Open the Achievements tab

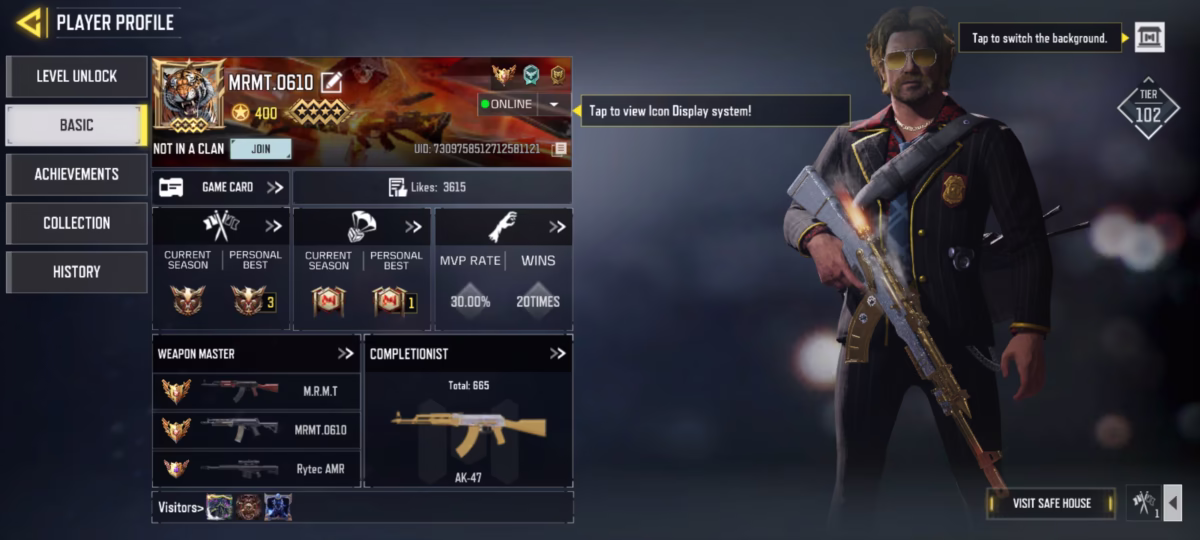click(76, 174)
